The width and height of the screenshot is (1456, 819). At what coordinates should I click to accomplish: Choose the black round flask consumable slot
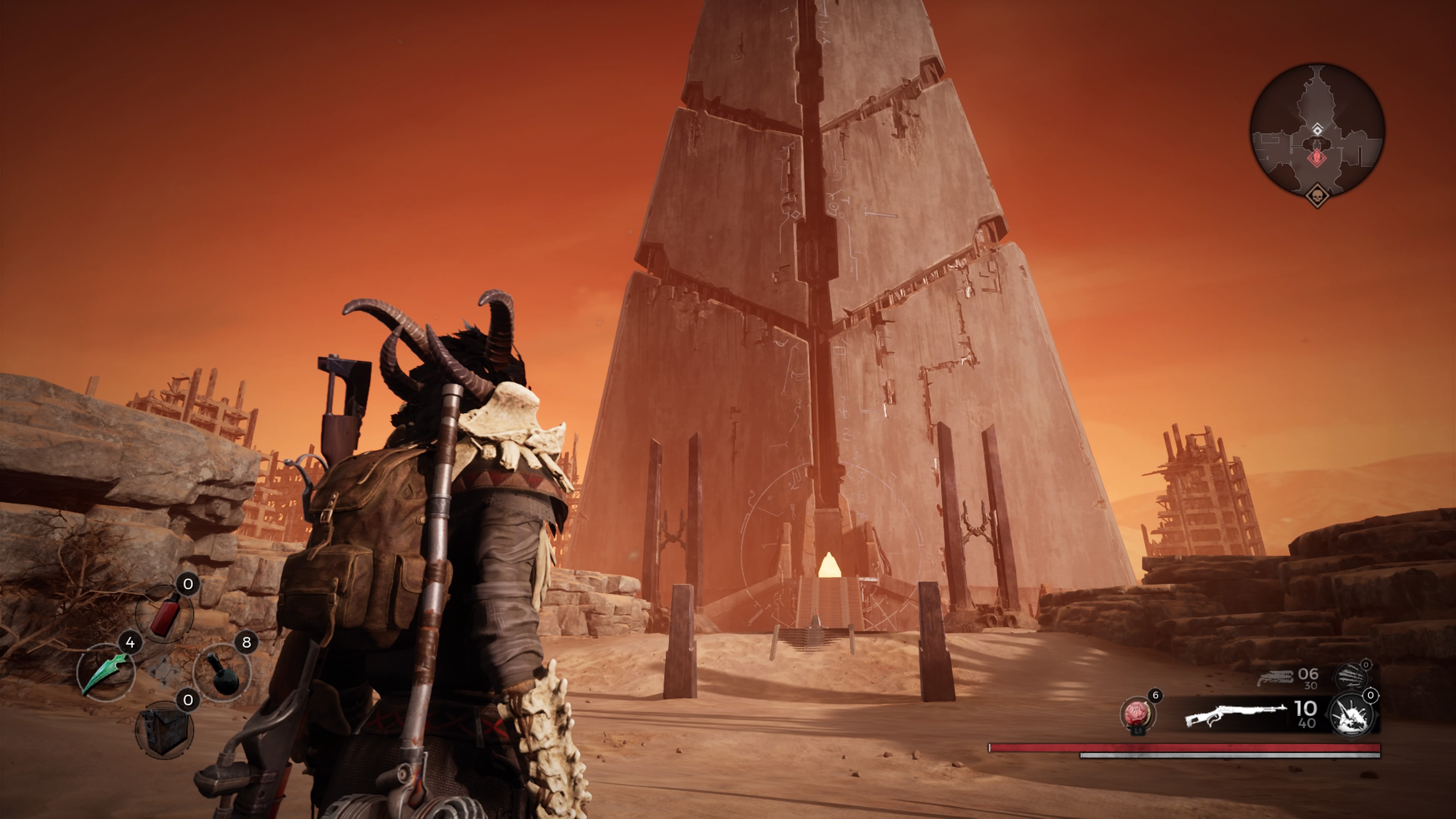(x=222, y=673)
